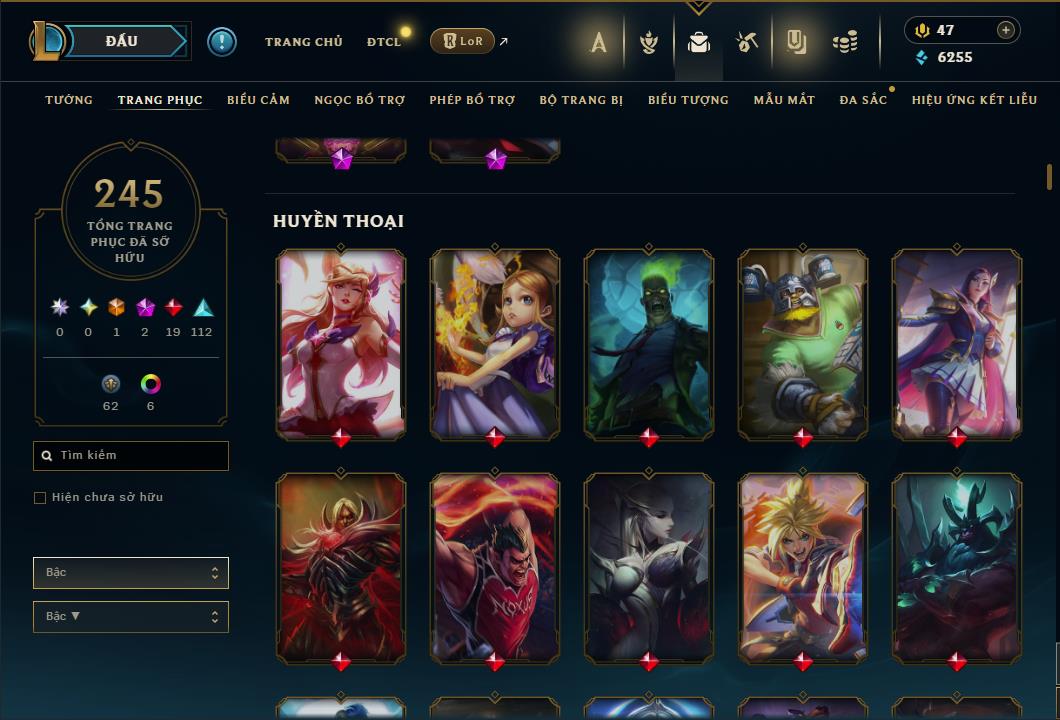The image size is (1060, 720).
Task: Select the PHÉP BỔ TRỢ tab
Action: click(472, 100)
